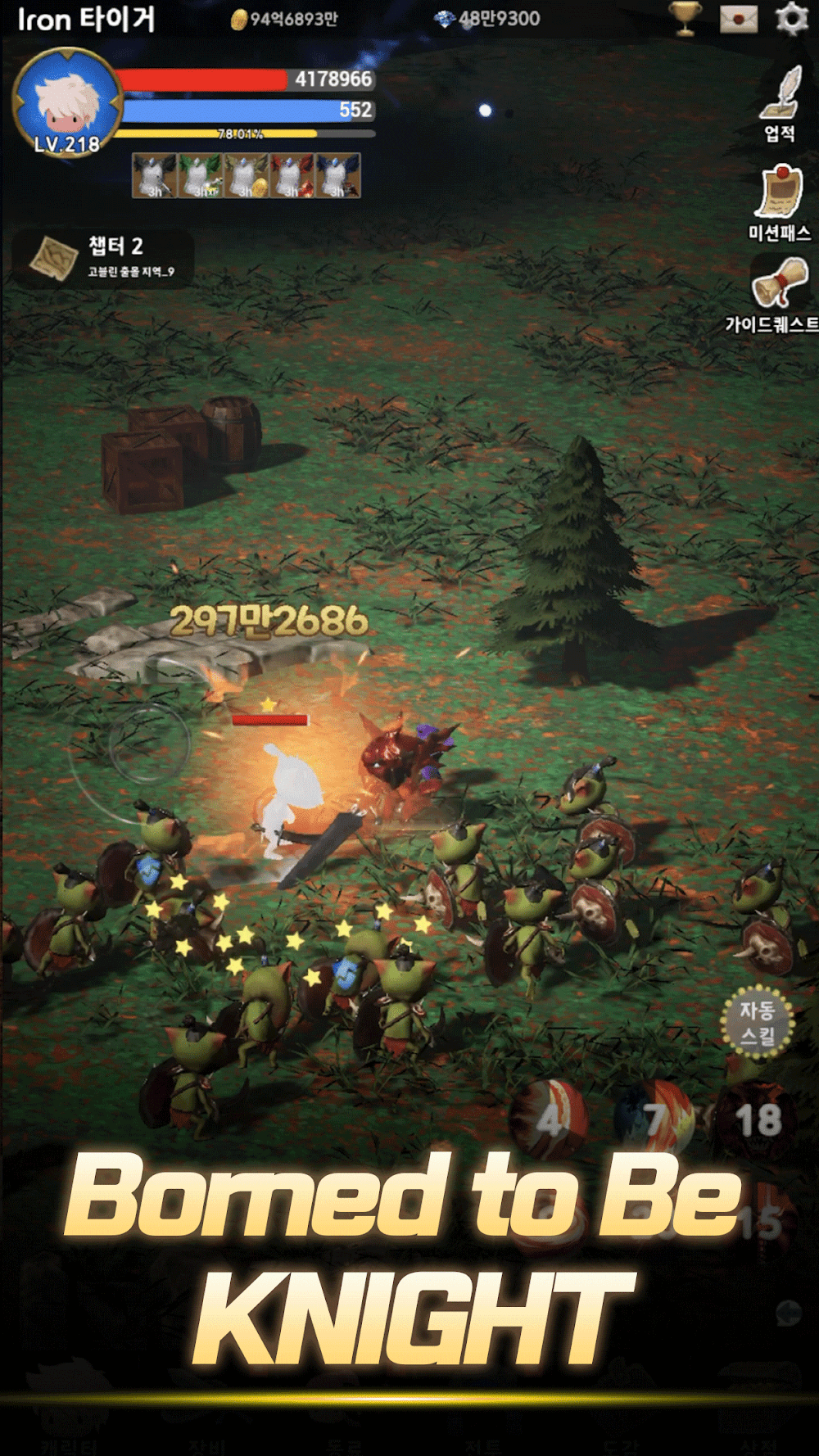This screenshot has width=819, height=1456.
Task: Tap the gold coin currency counter
Action: pyautogui.click(x=284, y=19)
